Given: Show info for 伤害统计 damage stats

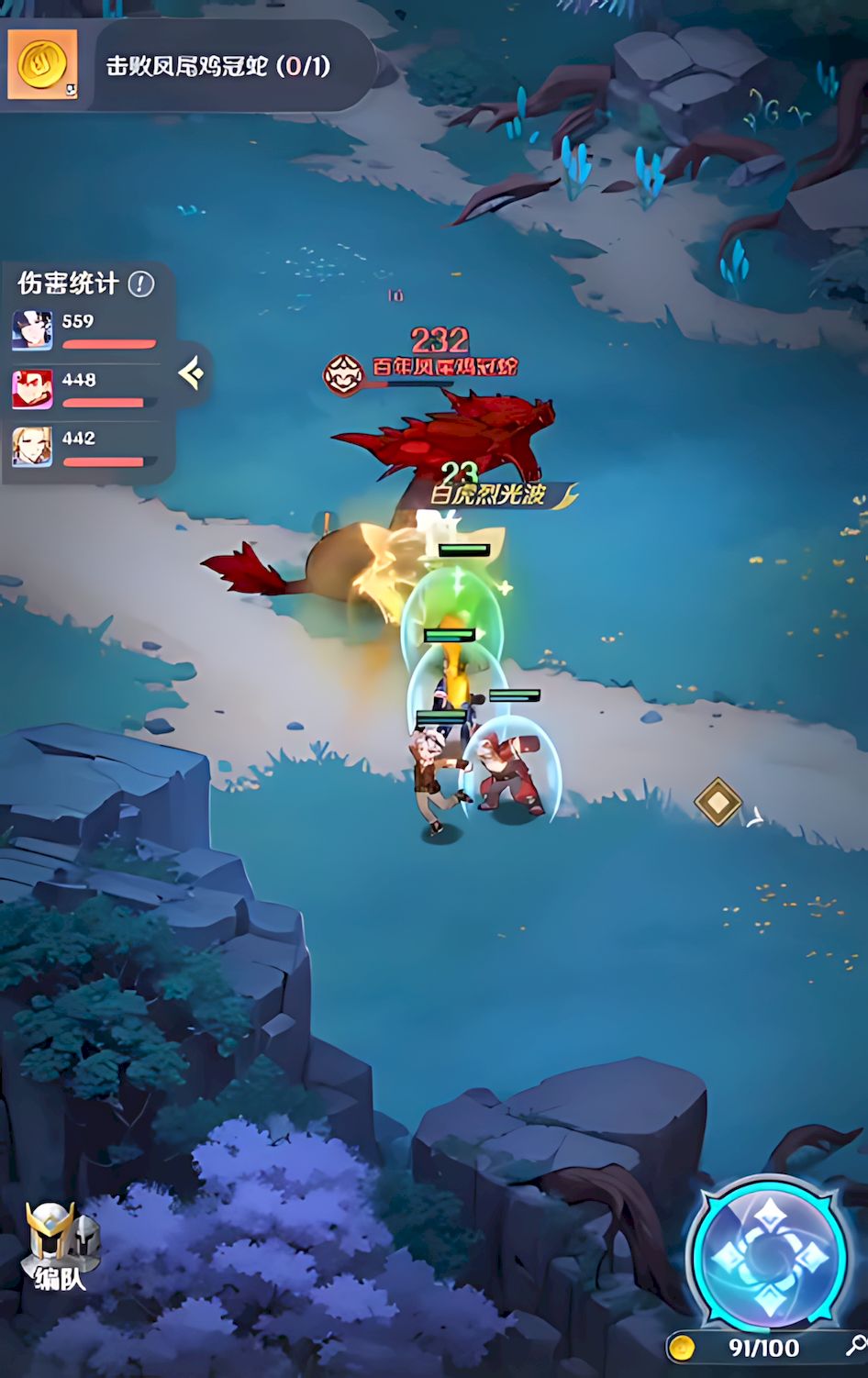Looking at the screenshot, I should tap(140, 284).
